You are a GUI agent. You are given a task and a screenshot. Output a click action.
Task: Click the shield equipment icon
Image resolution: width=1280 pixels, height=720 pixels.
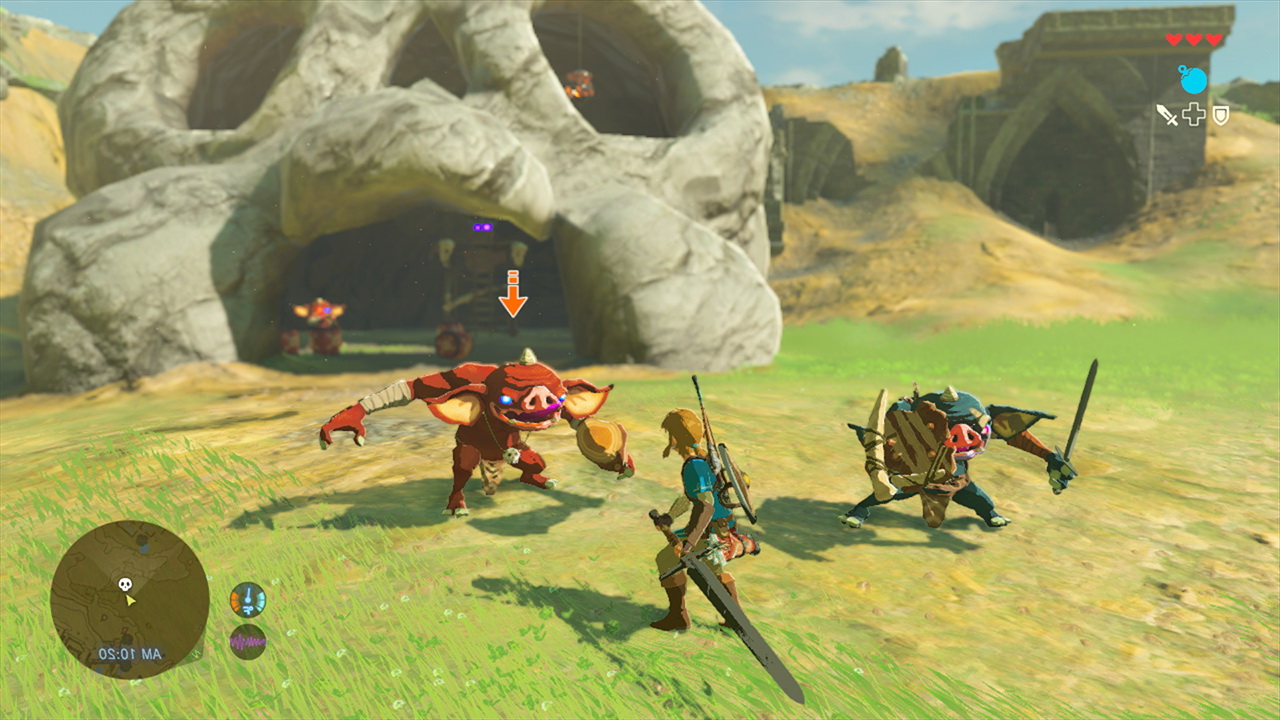[x=1220, y=115]
